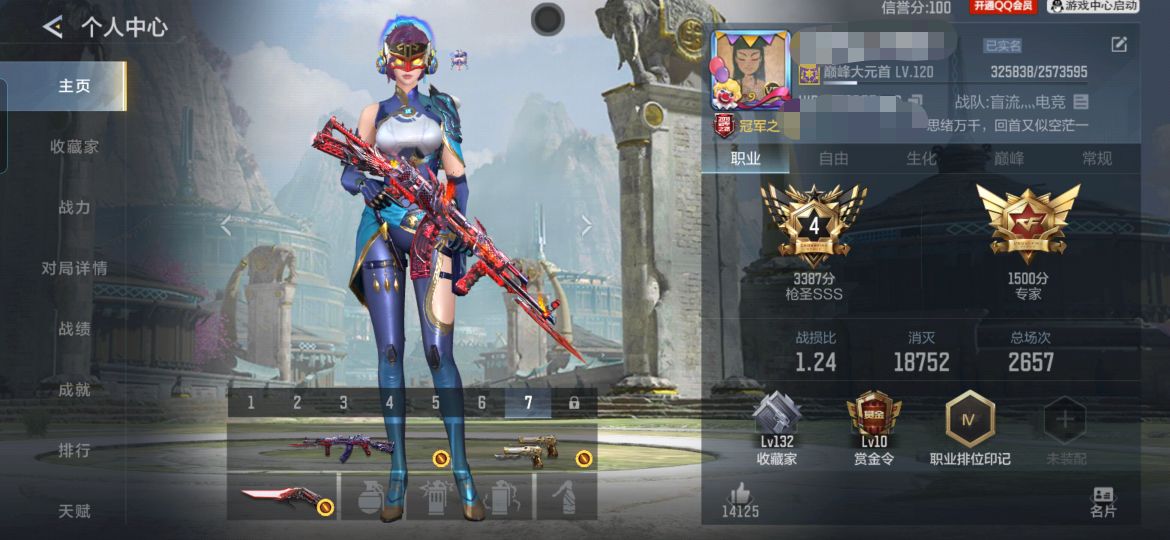This screenshot has height=540, width=1170.
Task: Tap the thumbs-up likes icon
Action: click(x=740, y=492)
